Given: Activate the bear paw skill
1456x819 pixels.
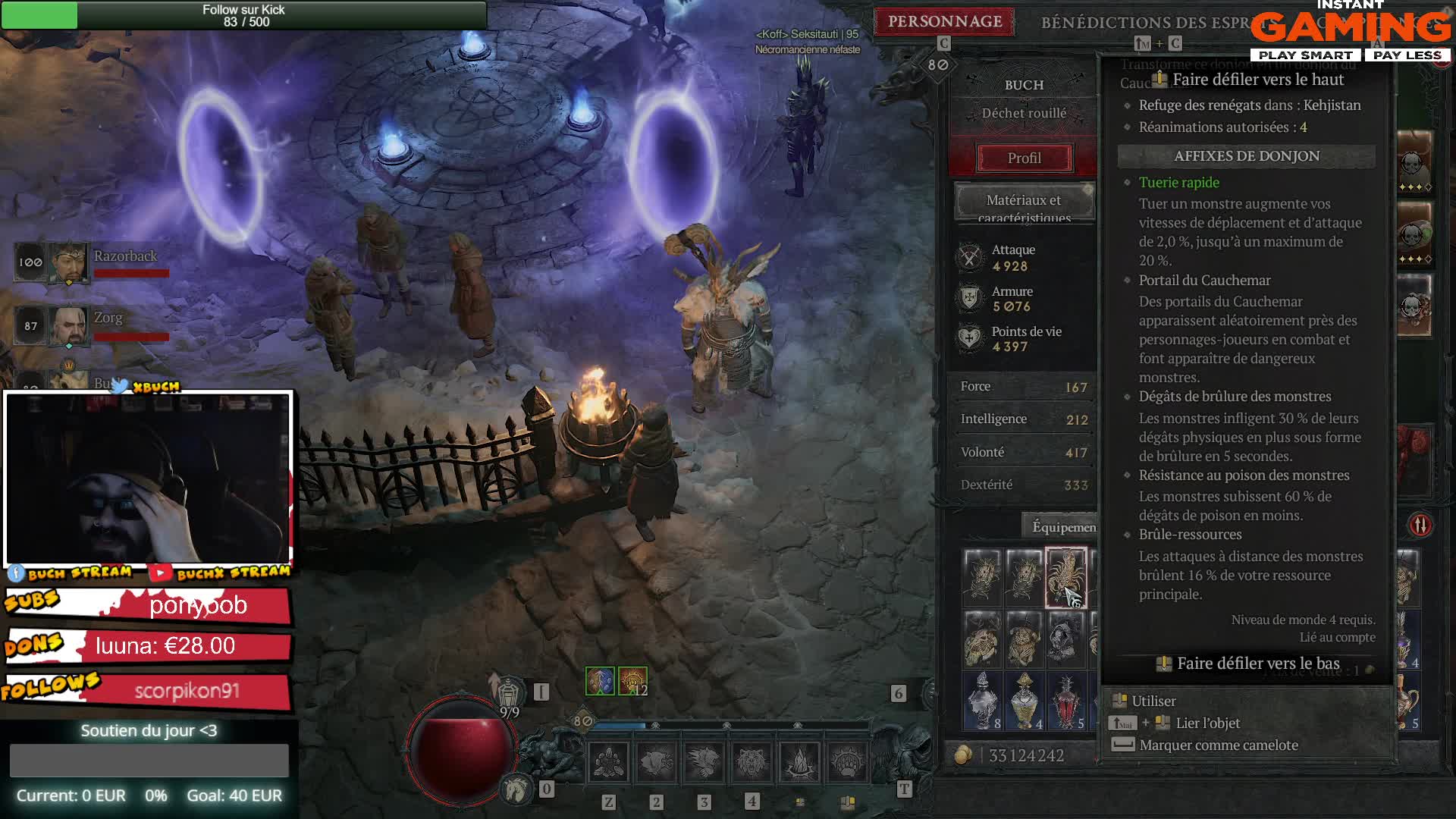Looking at the screenshot, I should pos(847,761).
